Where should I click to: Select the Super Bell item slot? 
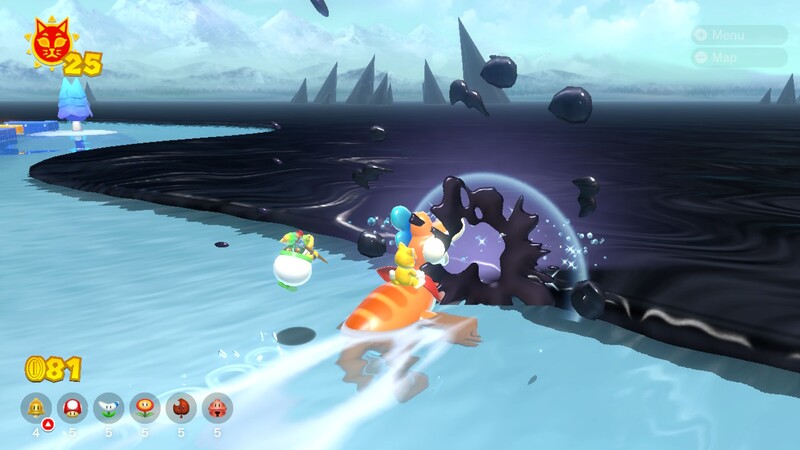pyautogui.click(x=36, y=407)
